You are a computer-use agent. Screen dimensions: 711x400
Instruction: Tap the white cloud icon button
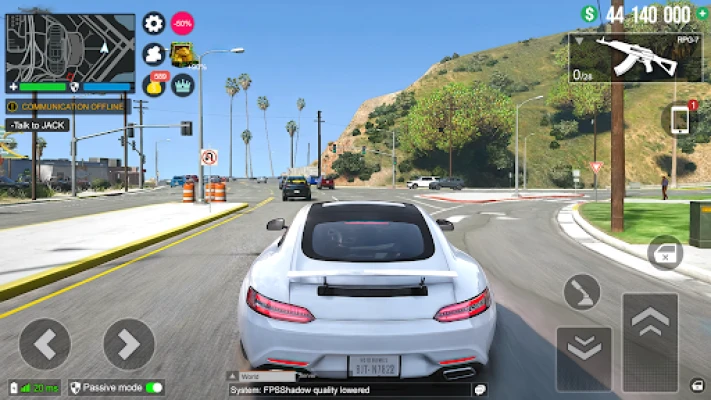pyautogui.click(x=154, y=54)
